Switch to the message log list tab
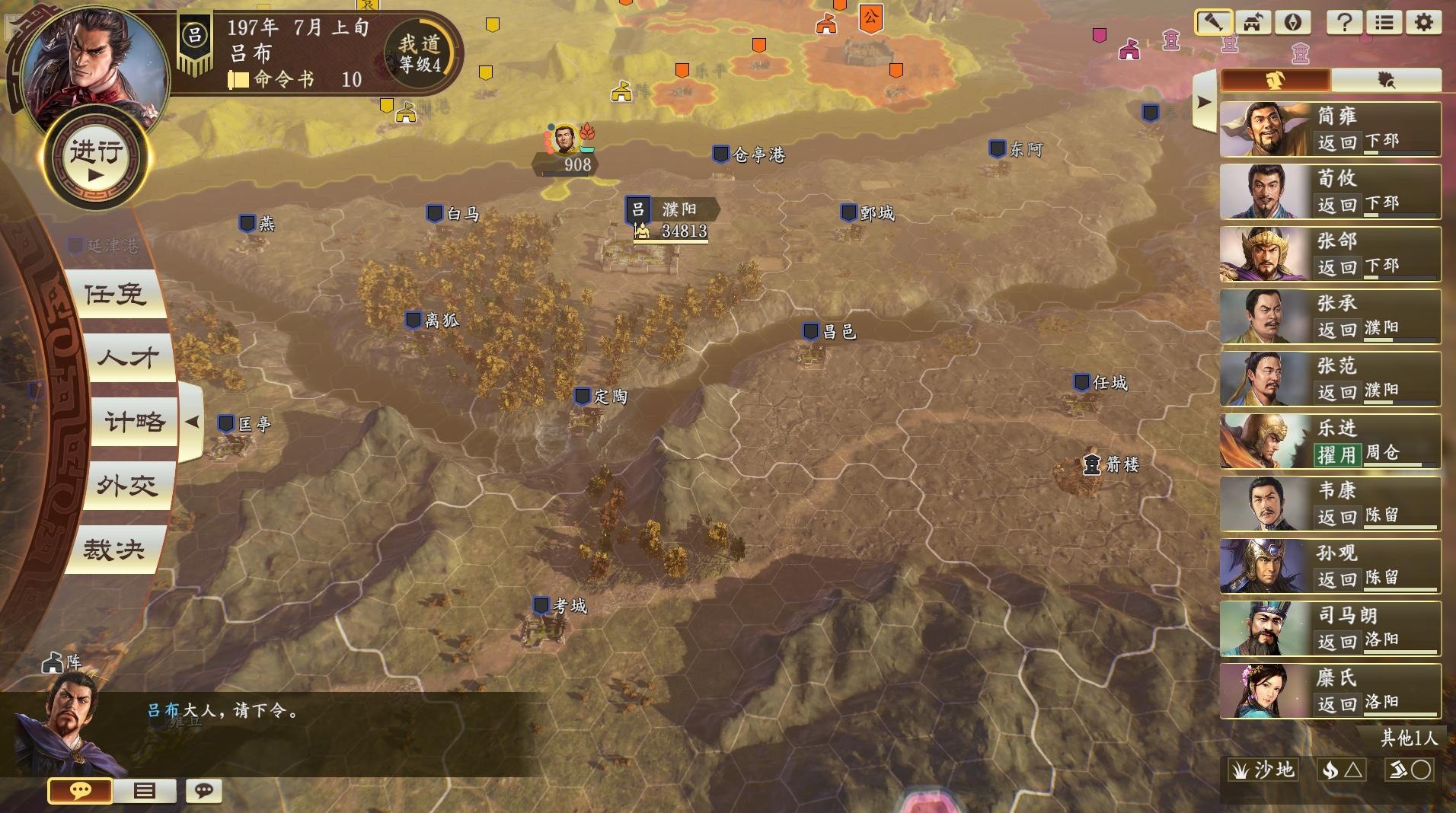 click(x=144, y=791)
